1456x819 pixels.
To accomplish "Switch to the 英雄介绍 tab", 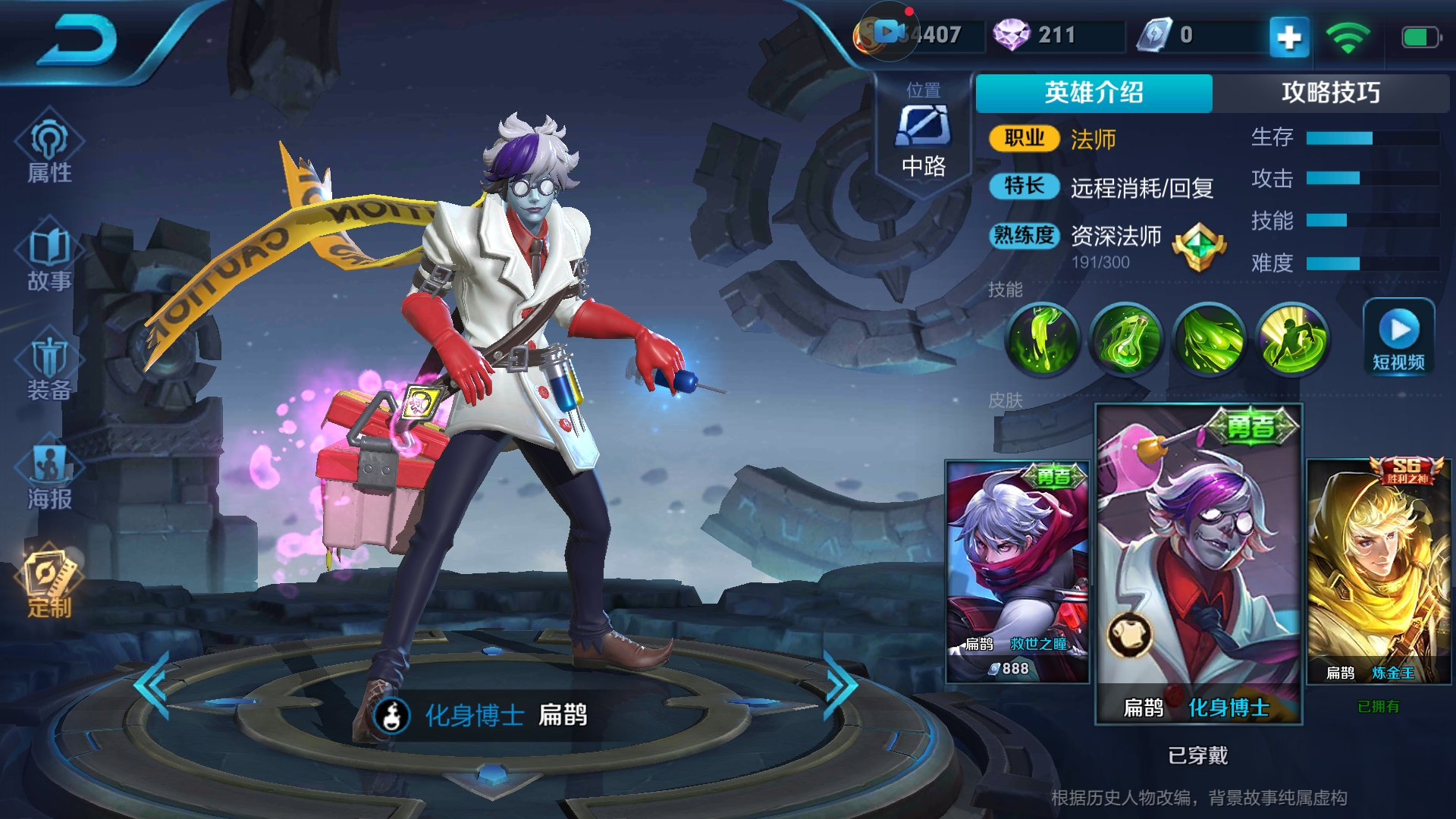I will [x=1094, y=93].
